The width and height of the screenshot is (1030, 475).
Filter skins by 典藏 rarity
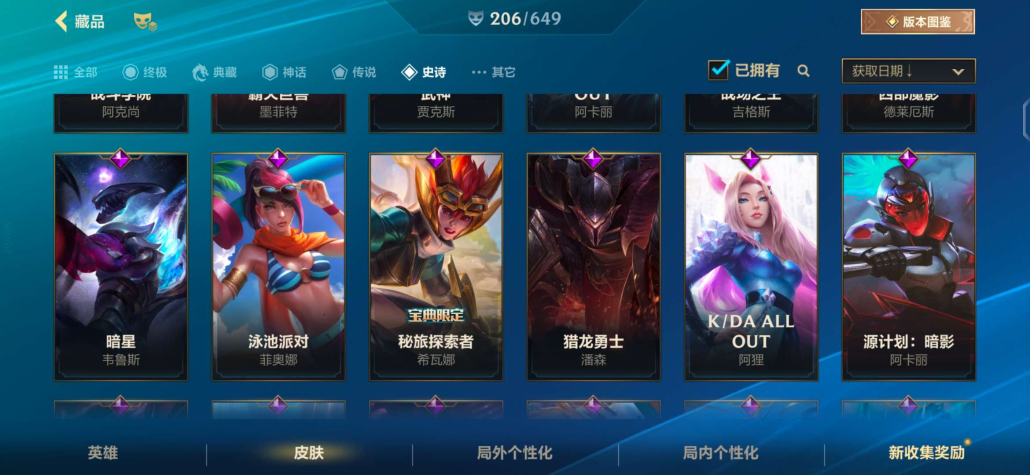(x=215, y=72)
